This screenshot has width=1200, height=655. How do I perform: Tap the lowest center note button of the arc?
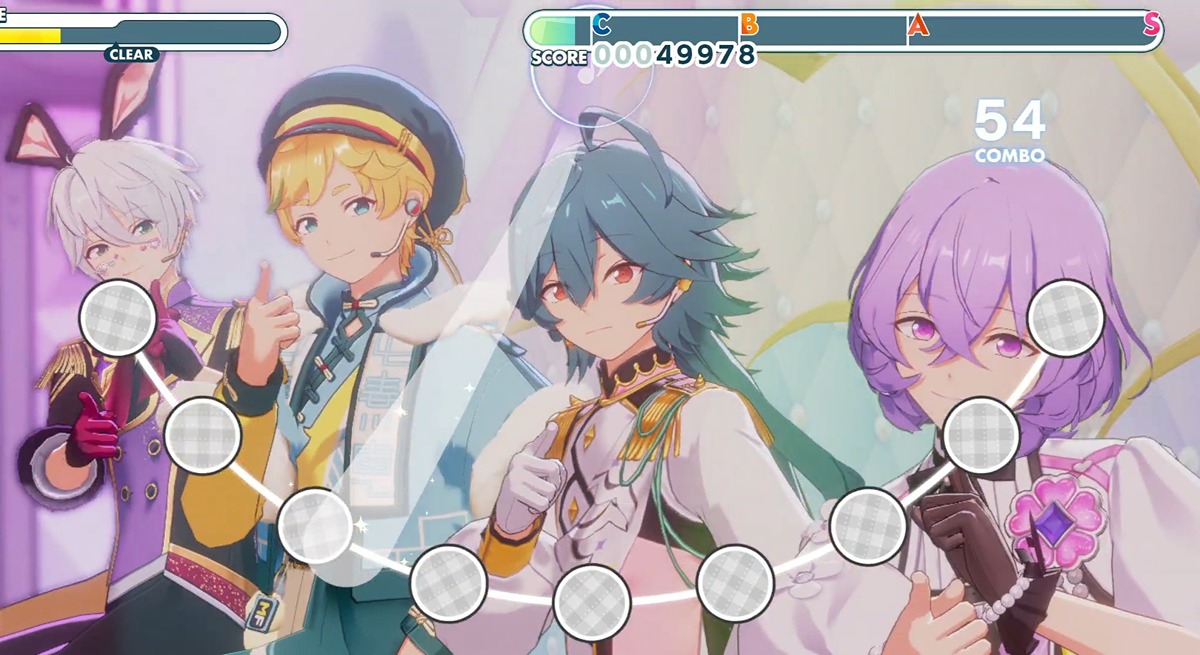pyautogui.click(x=592, y=602)
